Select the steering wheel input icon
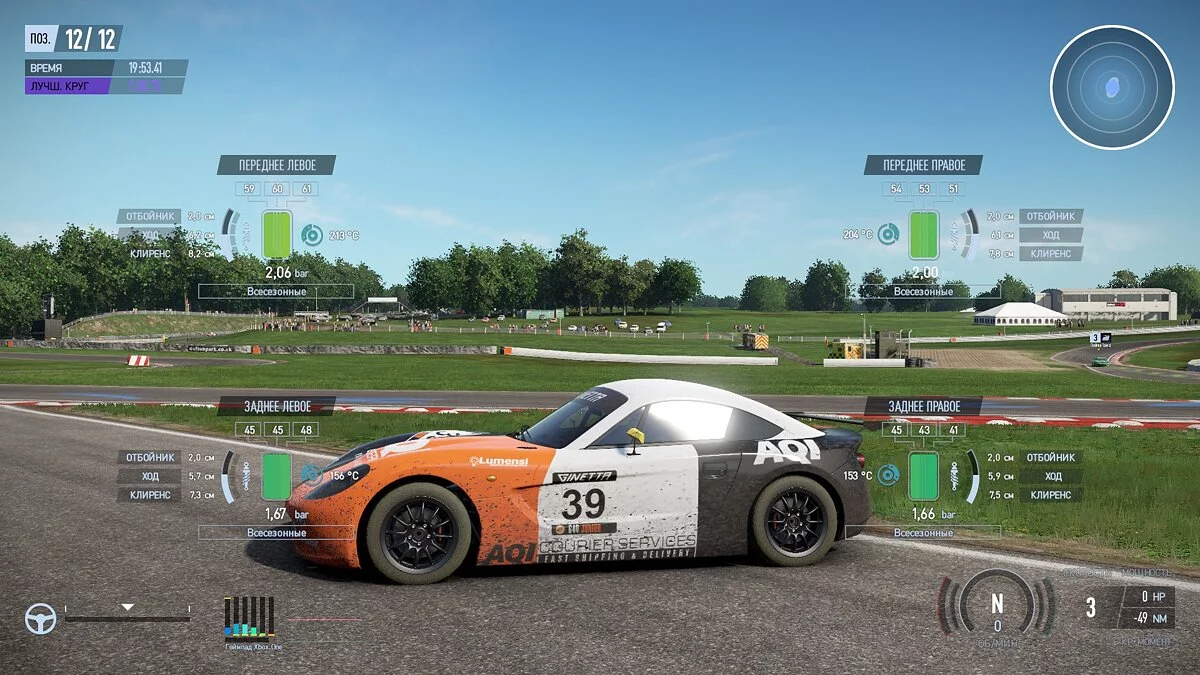 click(40, 619)
